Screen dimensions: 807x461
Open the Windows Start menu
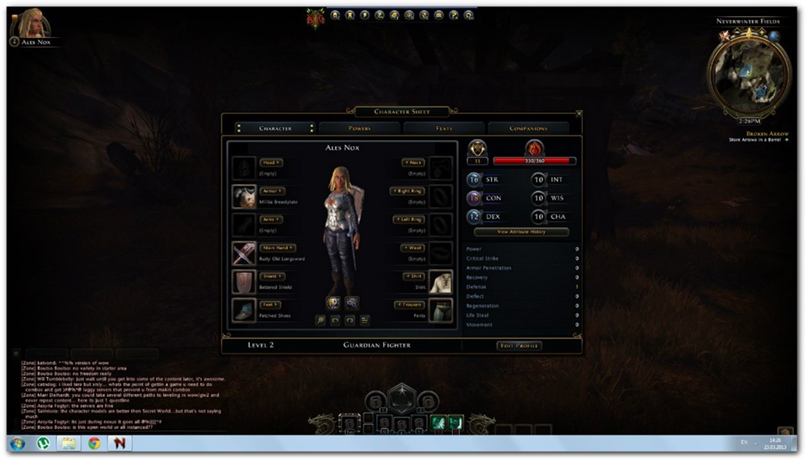[x=17, y=443]
